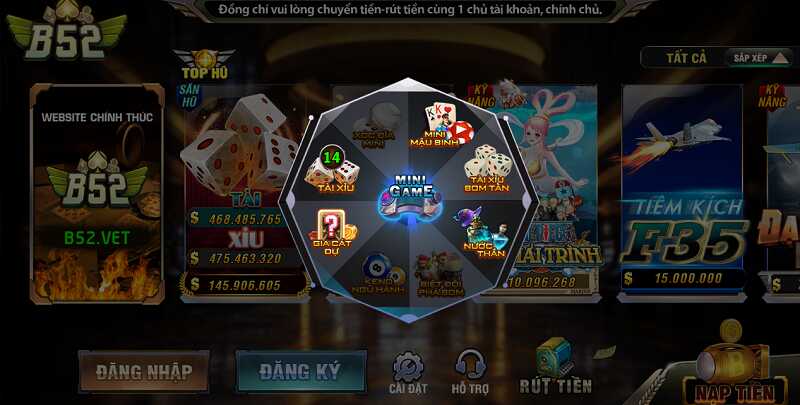The image size is (800, 405).
Task: Open the Đăng Ký registration button
Action: click(x=300, y=372)
